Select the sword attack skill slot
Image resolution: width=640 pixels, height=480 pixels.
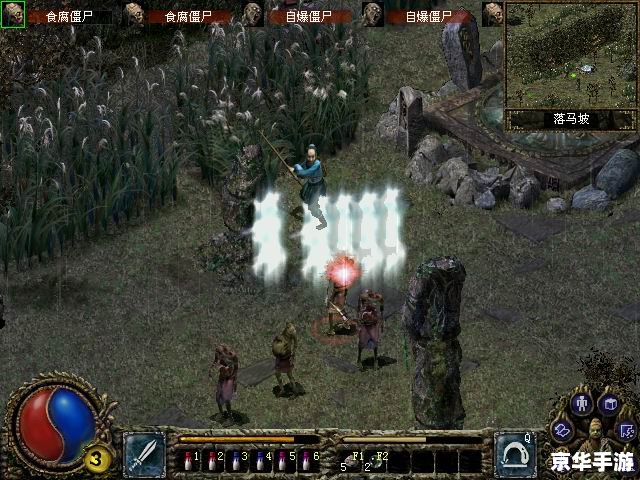pyautogui.click(x=144, y=453)
